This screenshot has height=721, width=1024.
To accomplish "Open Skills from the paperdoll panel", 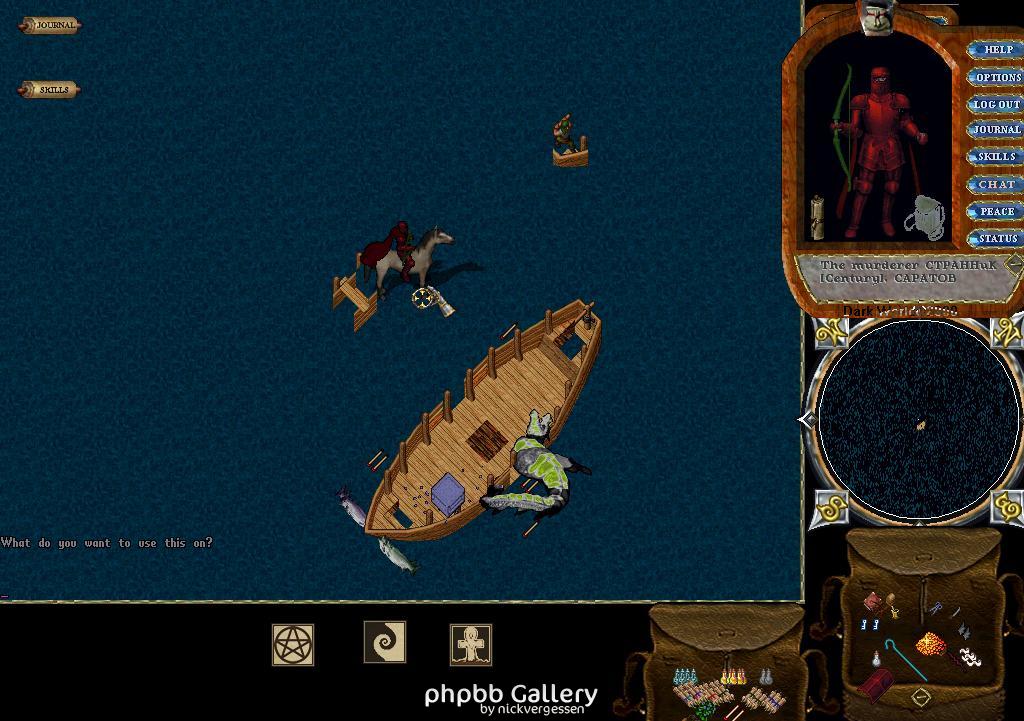I will [996, 157].
